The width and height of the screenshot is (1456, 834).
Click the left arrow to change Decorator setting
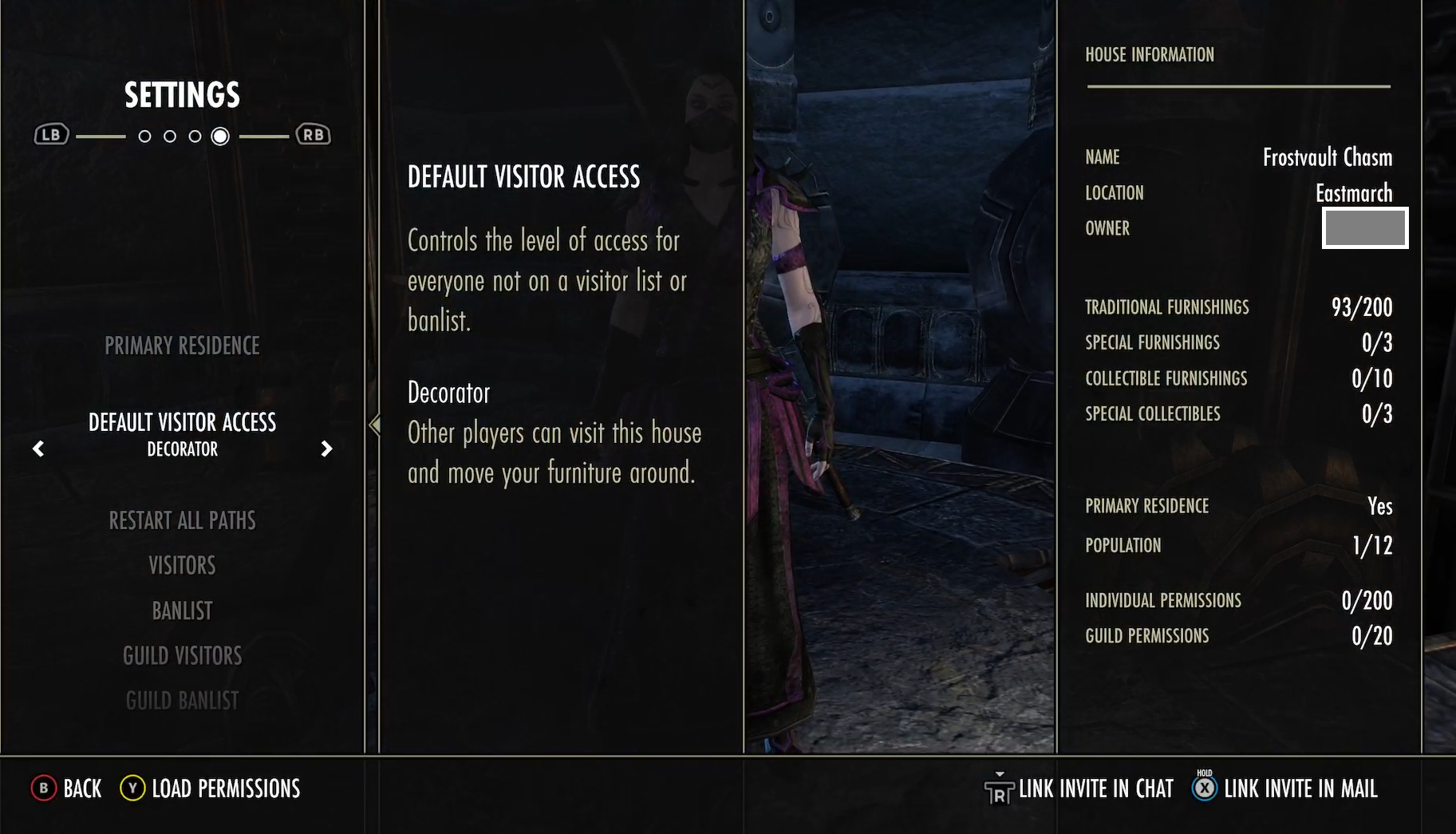[38, 449]
